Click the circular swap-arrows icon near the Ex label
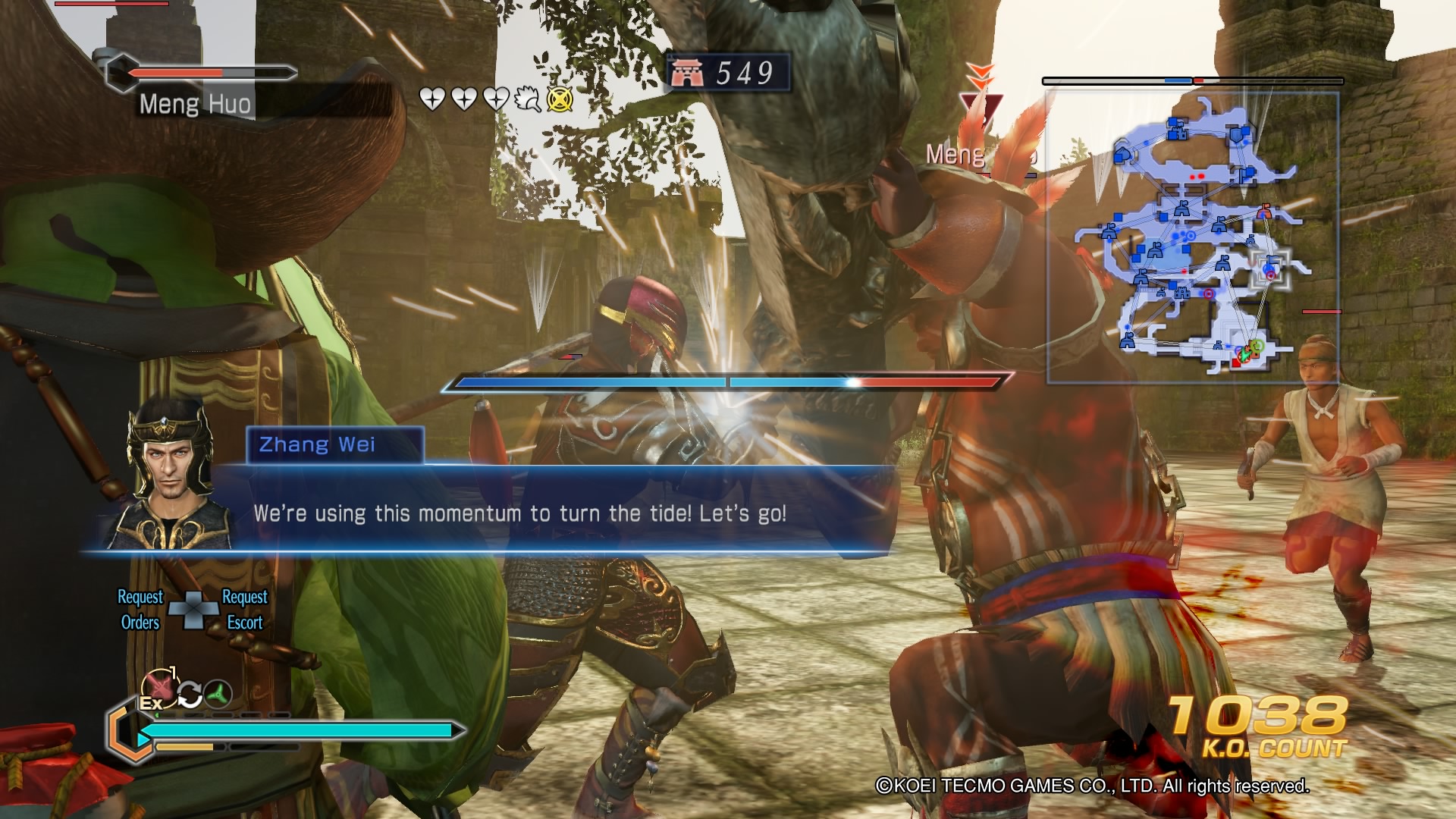 [190, 693]
